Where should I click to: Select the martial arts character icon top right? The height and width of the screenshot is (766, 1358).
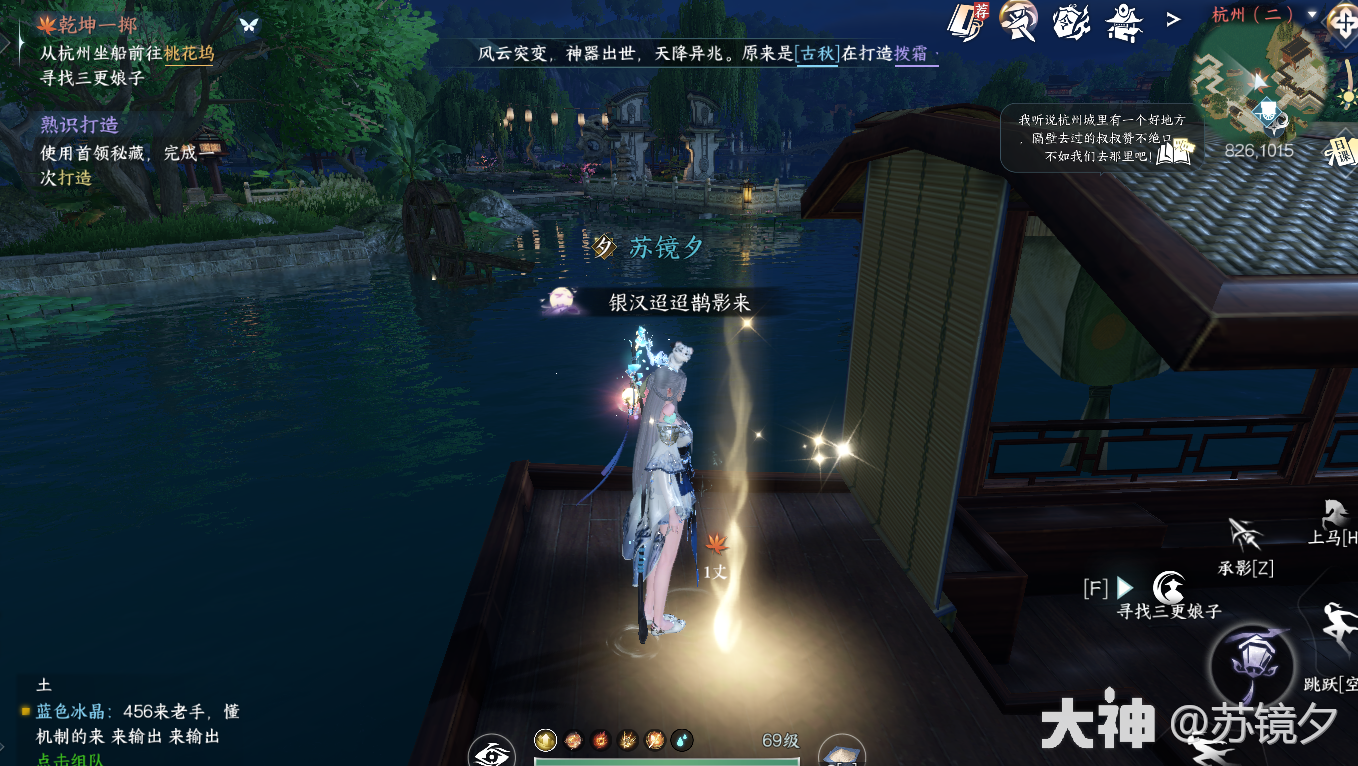(1017, 22)
